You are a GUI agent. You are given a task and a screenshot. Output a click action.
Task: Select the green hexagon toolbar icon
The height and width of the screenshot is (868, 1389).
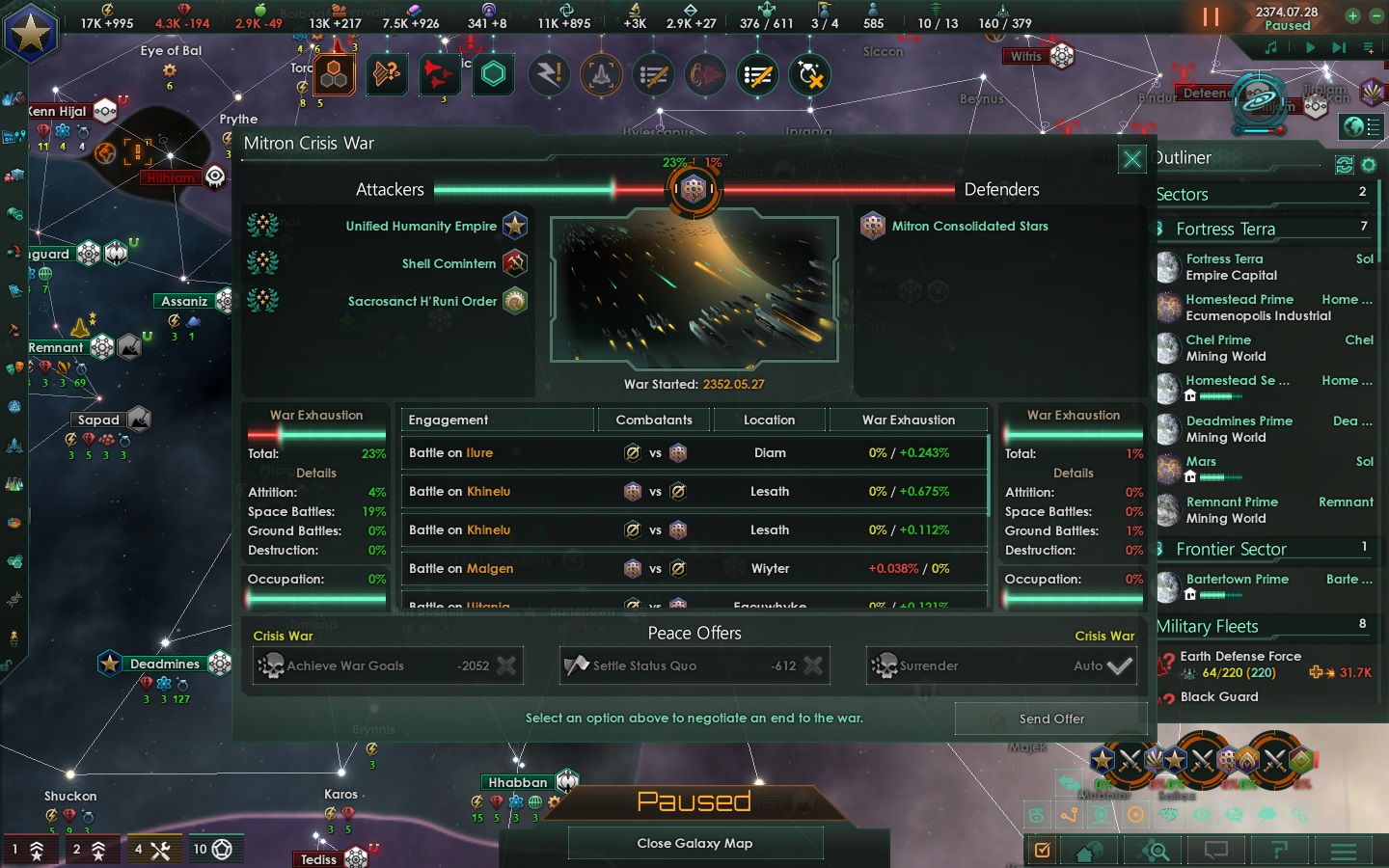click(493, 74)
